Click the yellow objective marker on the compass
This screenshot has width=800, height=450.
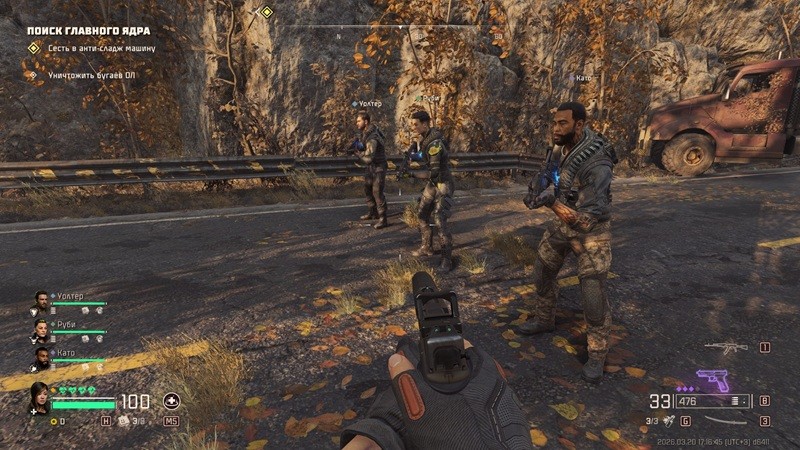(266, 12)
